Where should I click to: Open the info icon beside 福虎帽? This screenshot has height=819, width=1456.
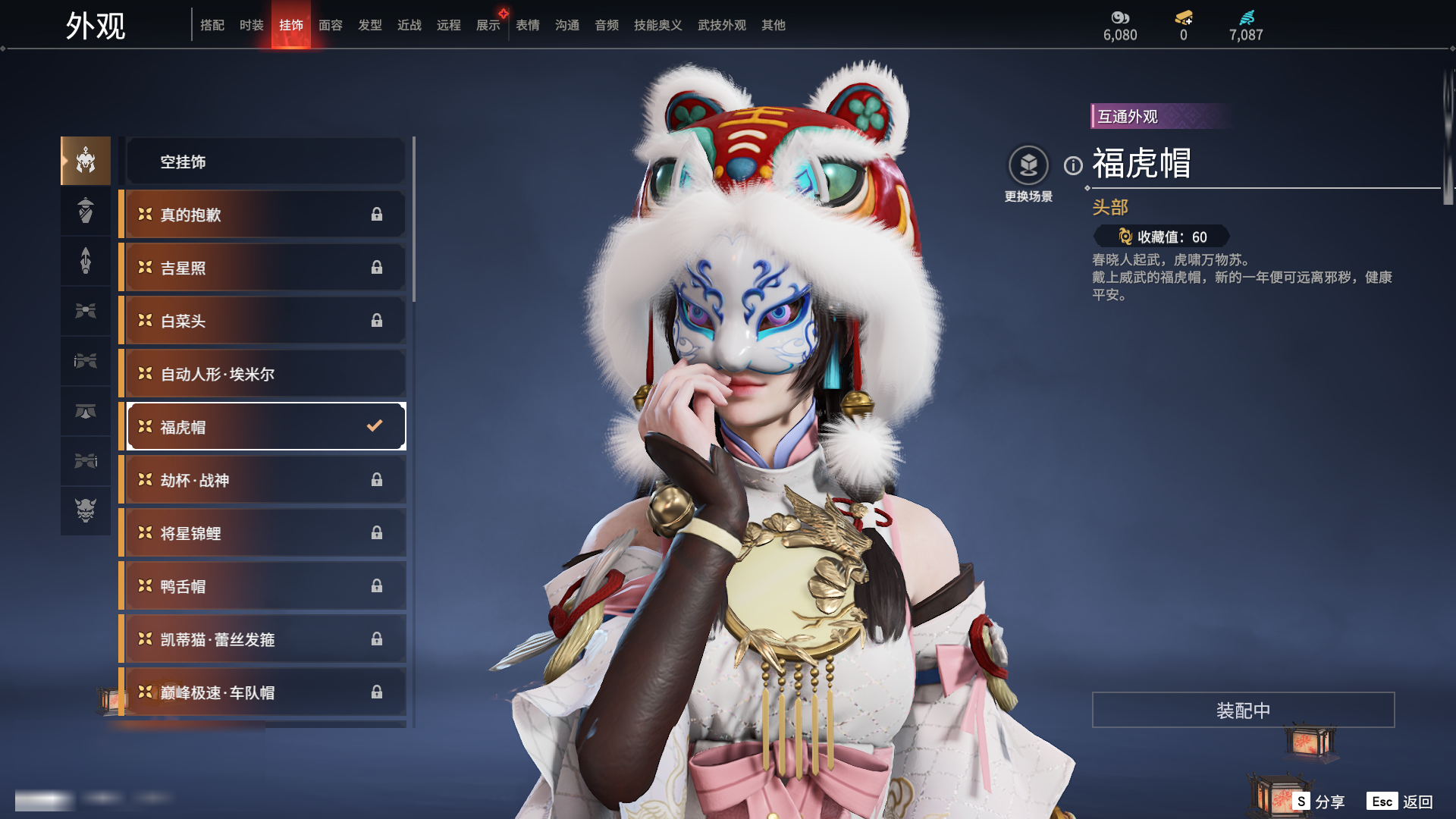(x=1073, y=165)
